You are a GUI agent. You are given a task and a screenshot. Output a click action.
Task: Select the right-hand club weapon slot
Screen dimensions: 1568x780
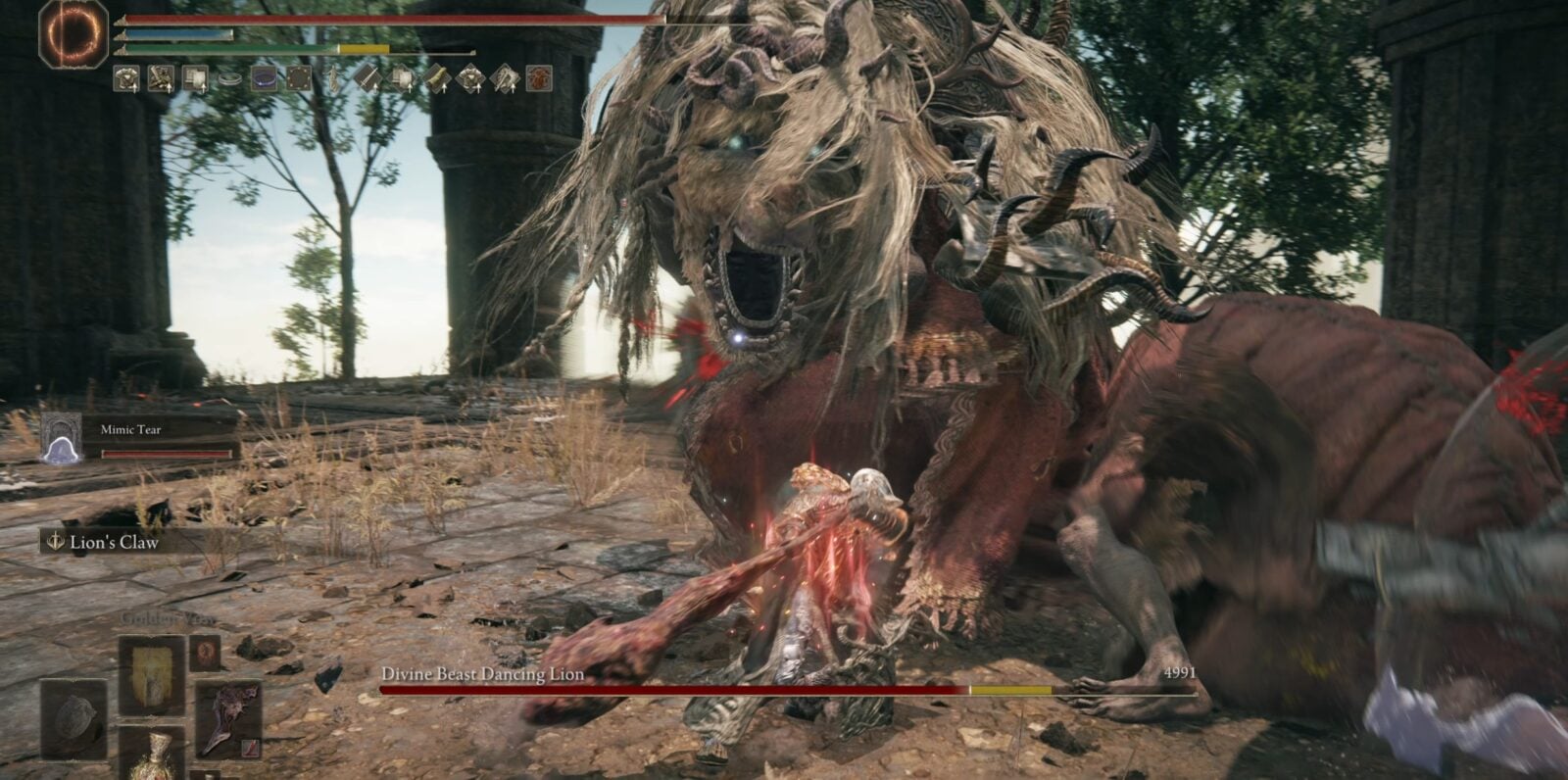227,719
